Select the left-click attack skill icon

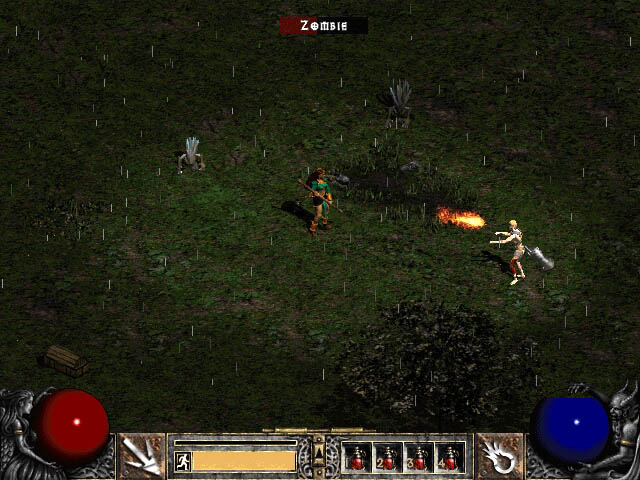click(142, 456)
